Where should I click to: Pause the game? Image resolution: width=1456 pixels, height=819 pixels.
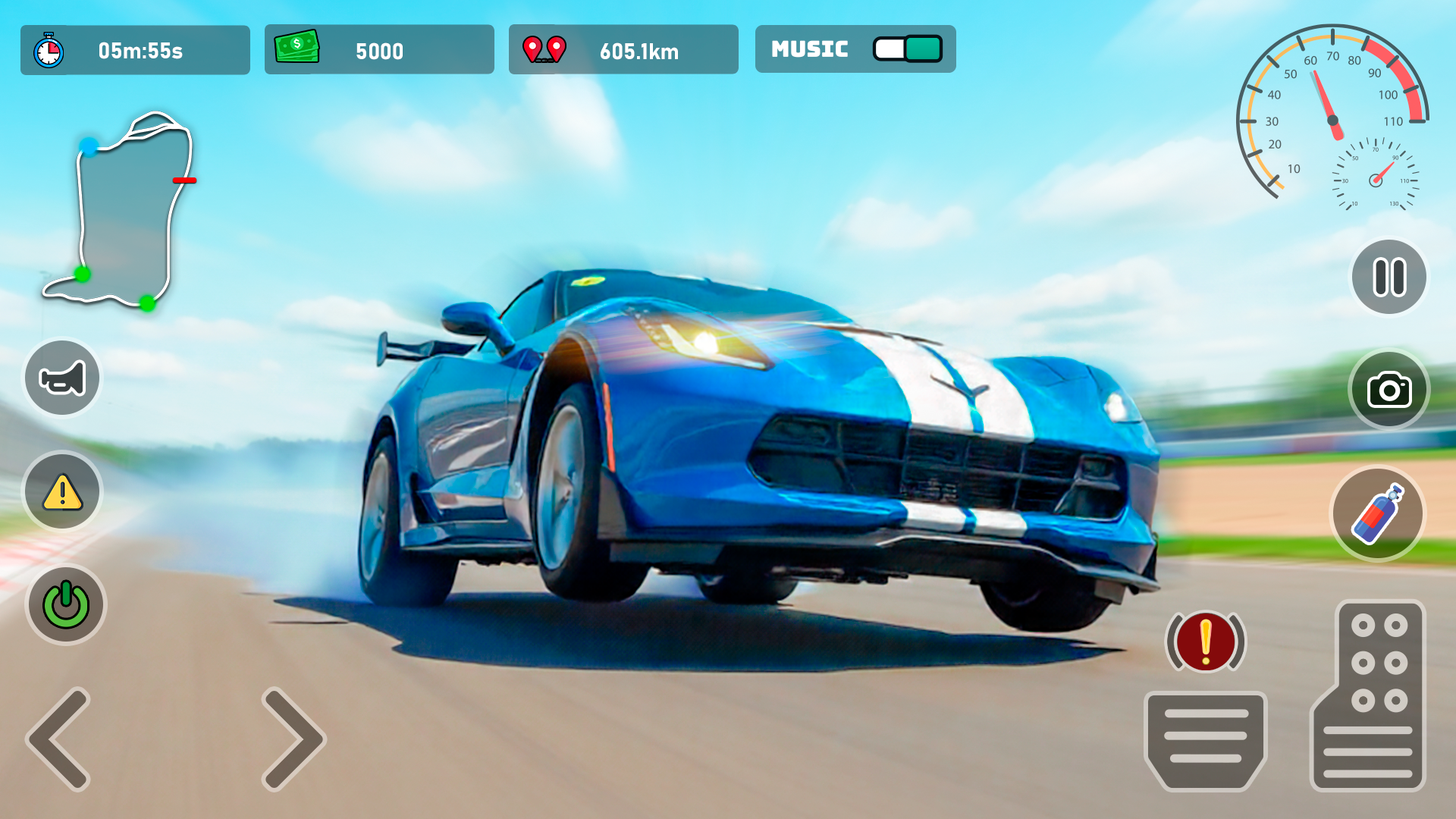coord(1389,277)
